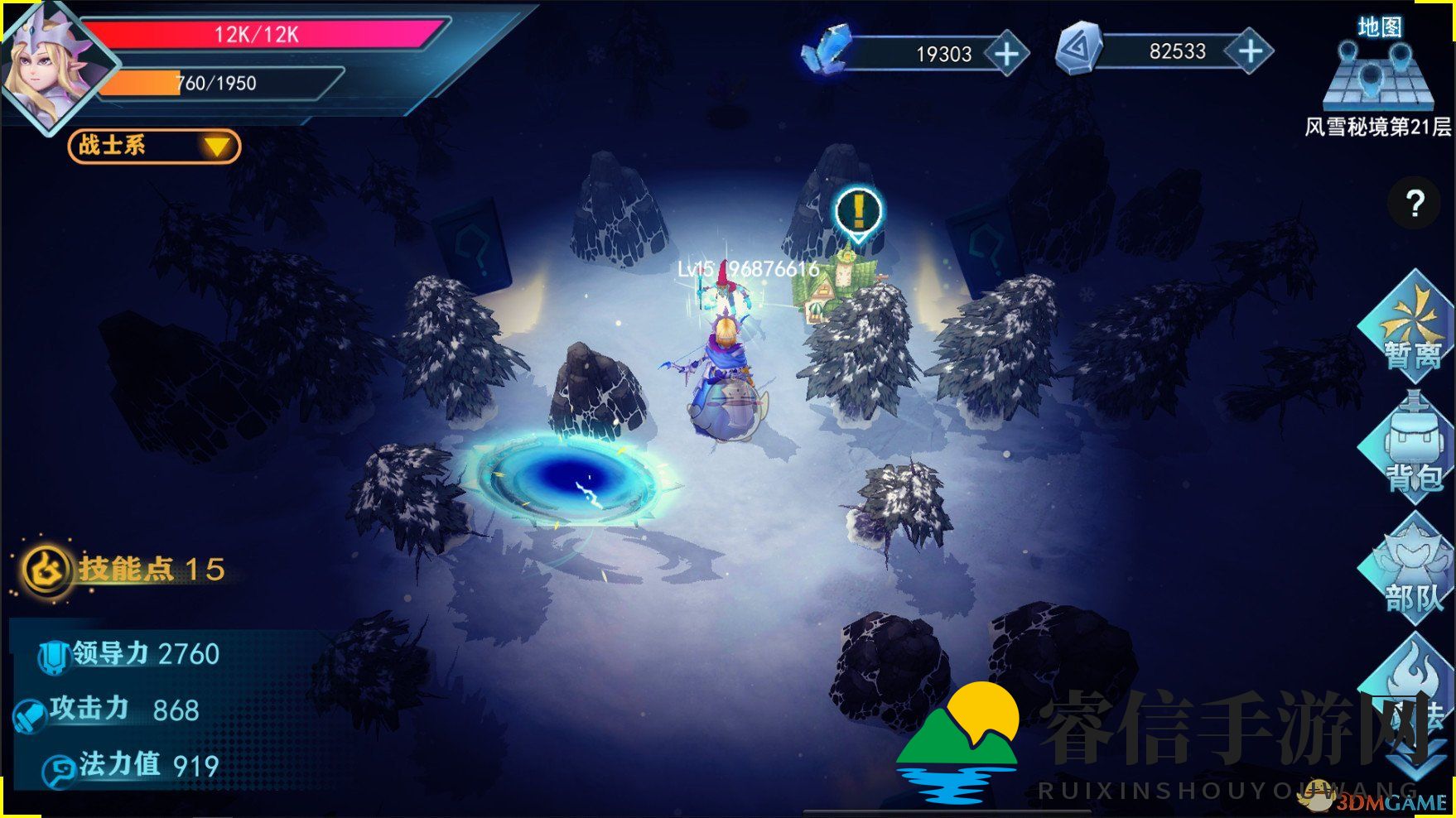Screen dimensions: 1456x818
Task: Open help via the question mark
Action: pos(1415,203)
